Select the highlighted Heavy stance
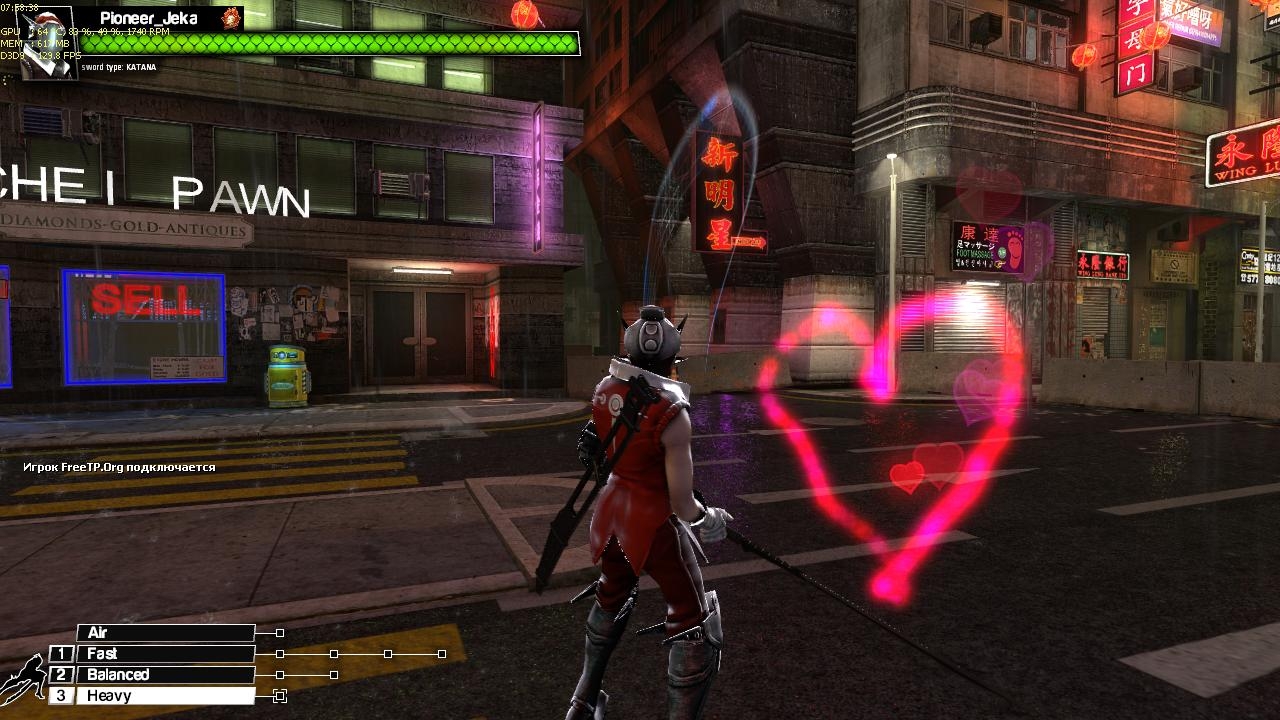Viewport: 1280px width, 720px height. (165, 696)
